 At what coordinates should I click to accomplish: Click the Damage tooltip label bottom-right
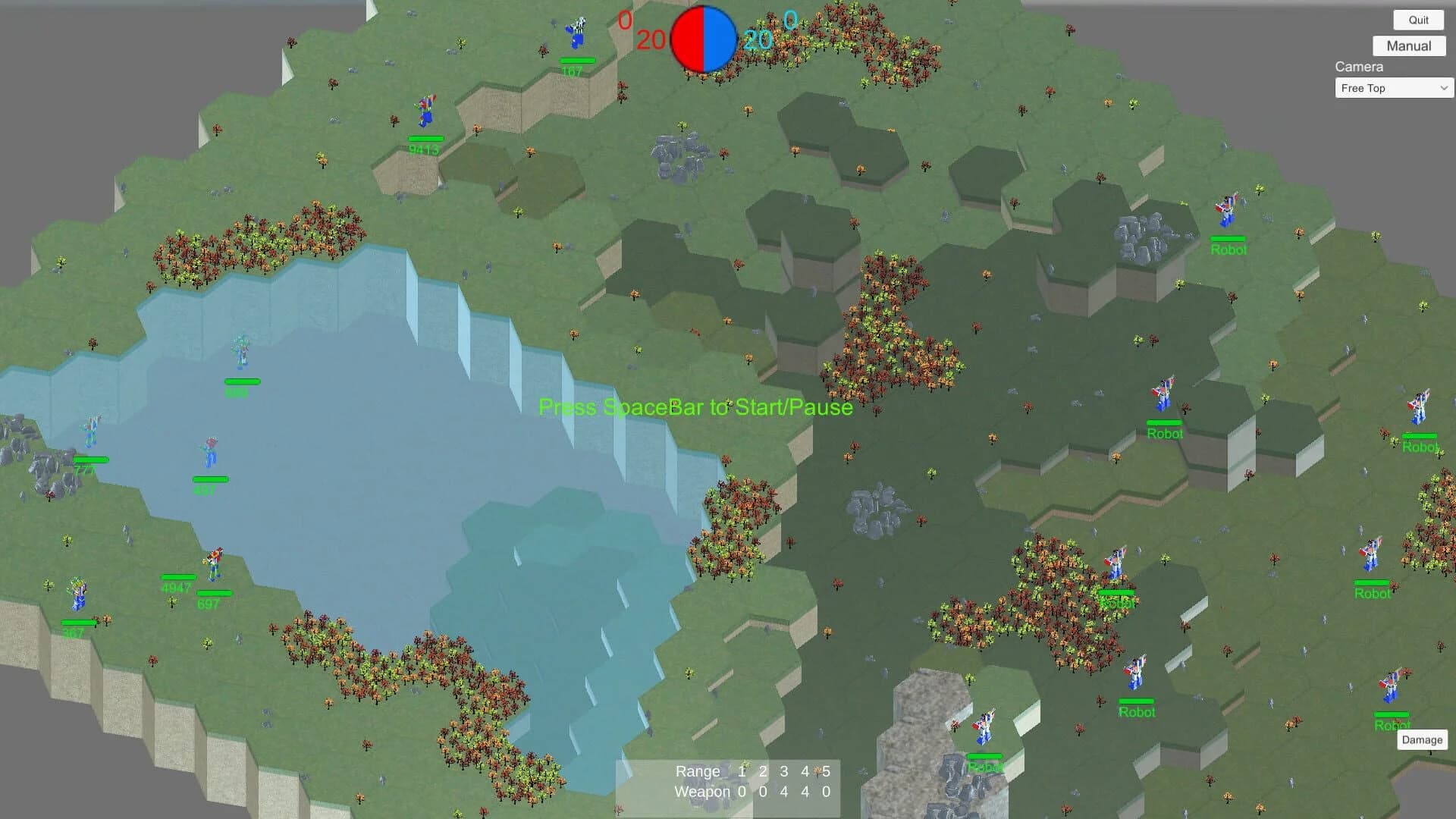tap(1422, 739)
